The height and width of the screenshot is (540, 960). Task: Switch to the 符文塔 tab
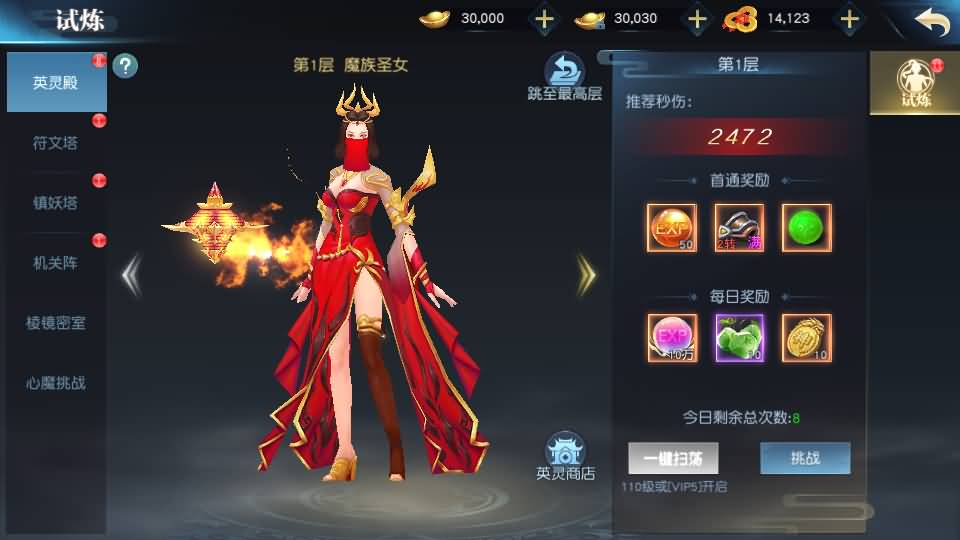point(55,143)
